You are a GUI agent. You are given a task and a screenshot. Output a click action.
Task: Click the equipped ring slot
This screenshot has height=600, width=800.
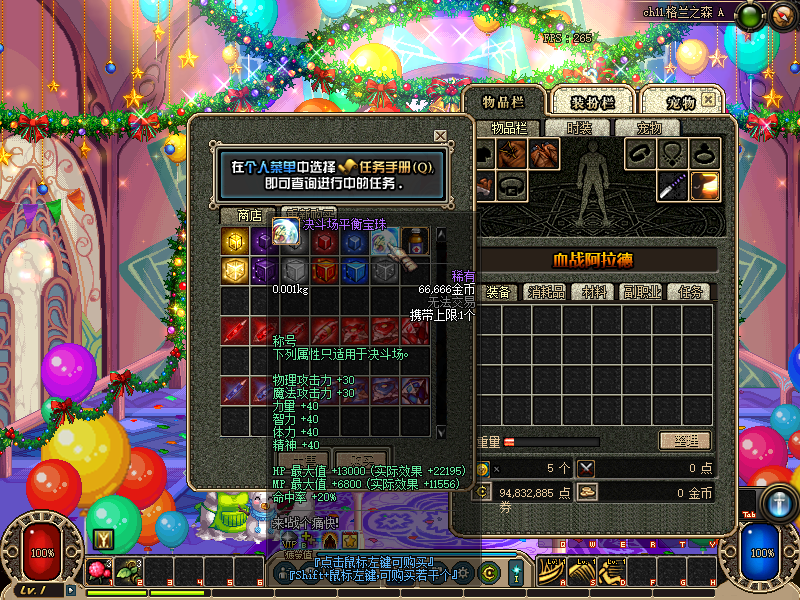pyautogui.click(x=704, y=153)
